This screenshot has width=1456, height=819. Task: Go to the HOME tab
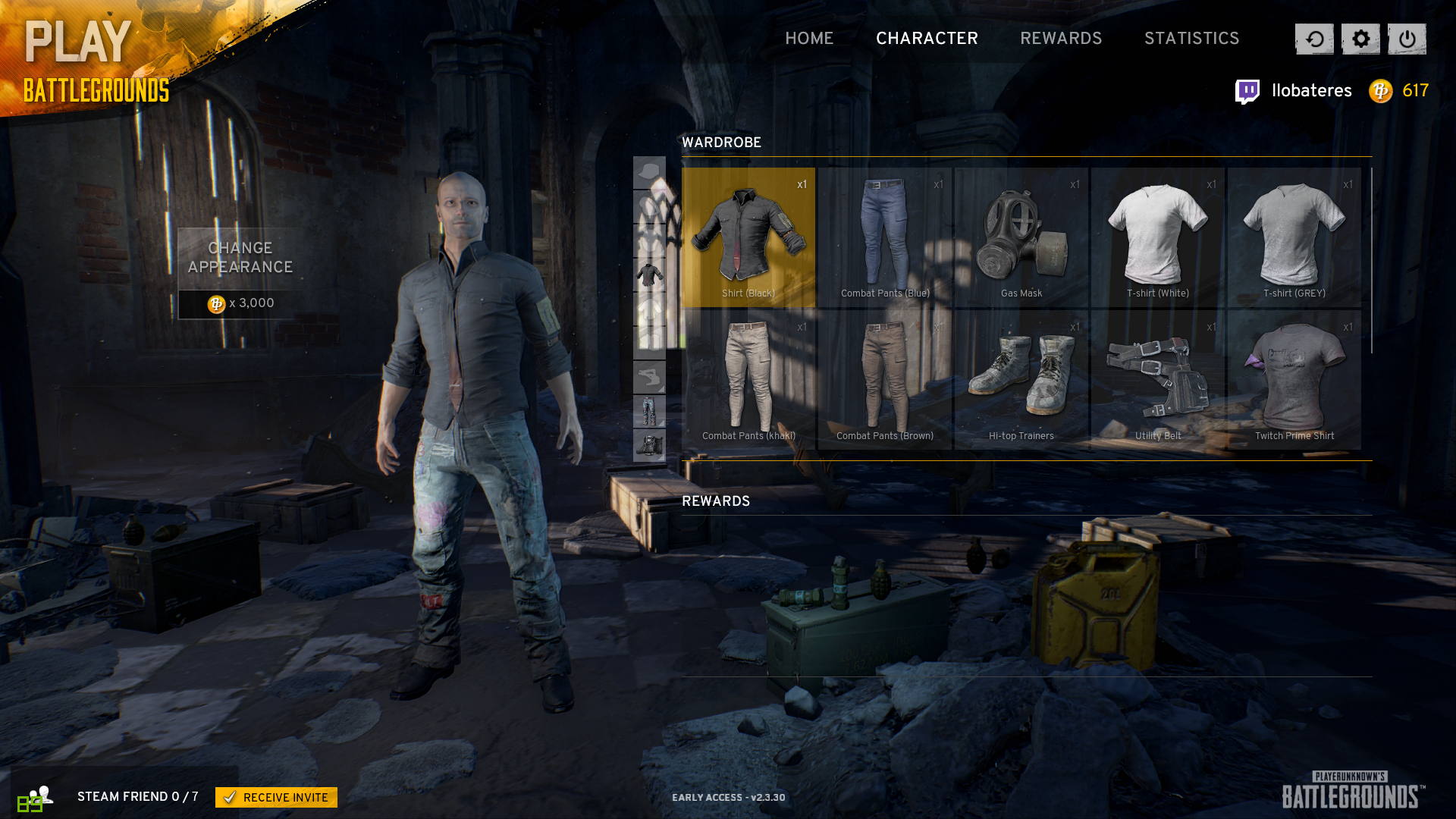pos(809,39)
